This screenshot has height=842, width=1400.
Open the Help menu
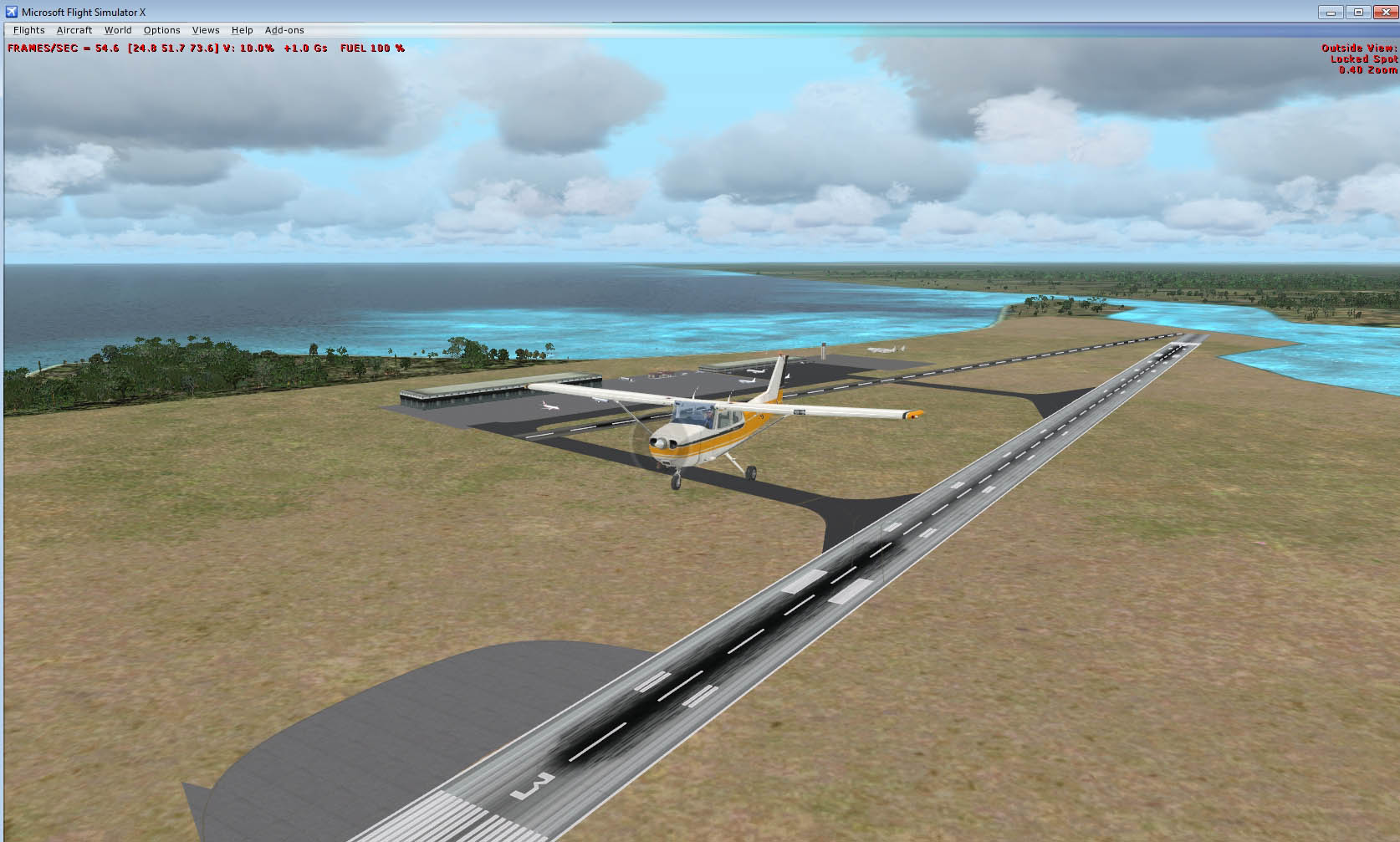pyautogui.click(x=242, y=30)
